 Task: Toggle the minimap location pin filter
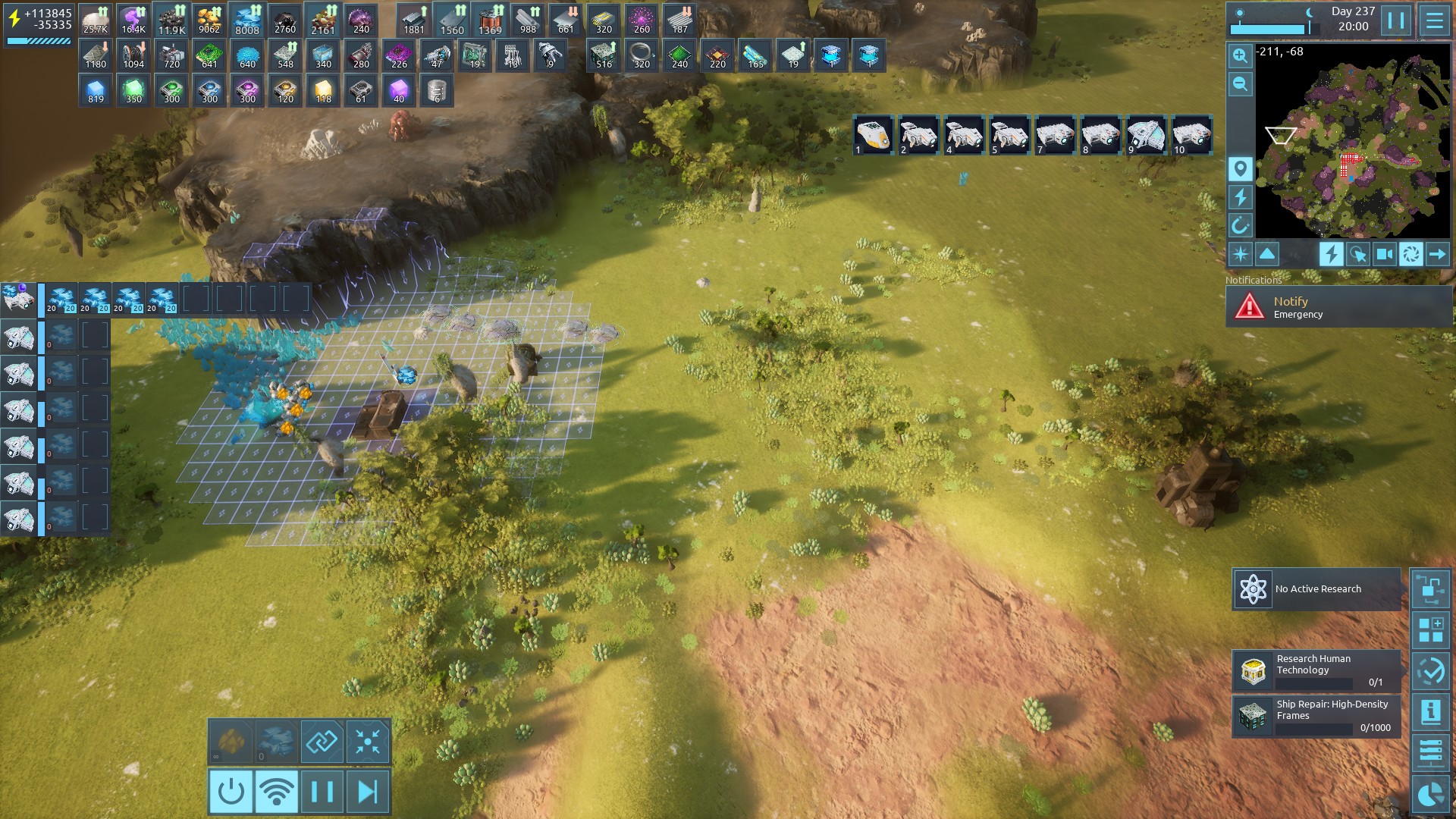click(1240, 168)
